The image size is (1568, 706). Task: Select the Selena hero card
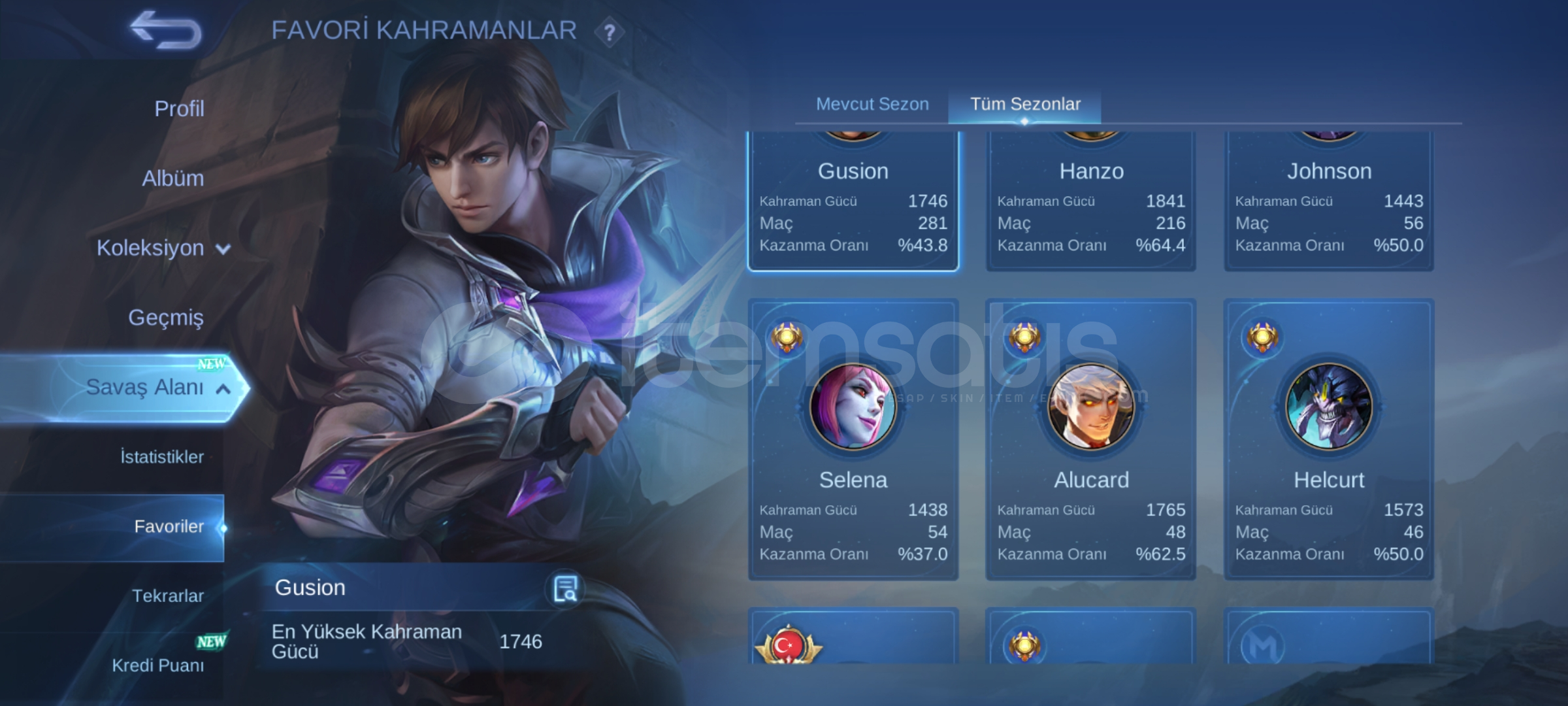pyautogui.click(x=853, y=439)
